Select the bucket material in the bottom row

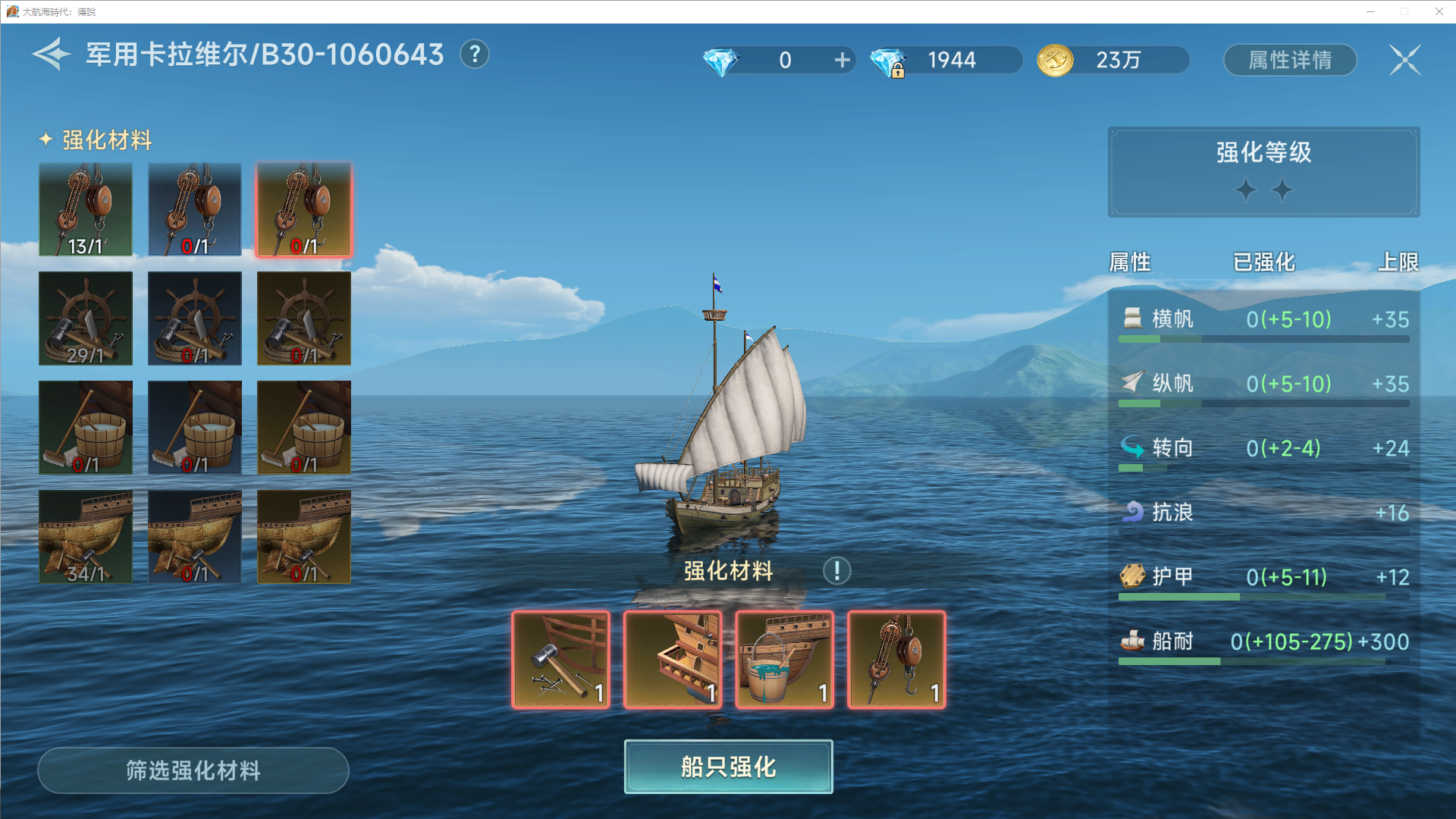(x=783, y=658)
